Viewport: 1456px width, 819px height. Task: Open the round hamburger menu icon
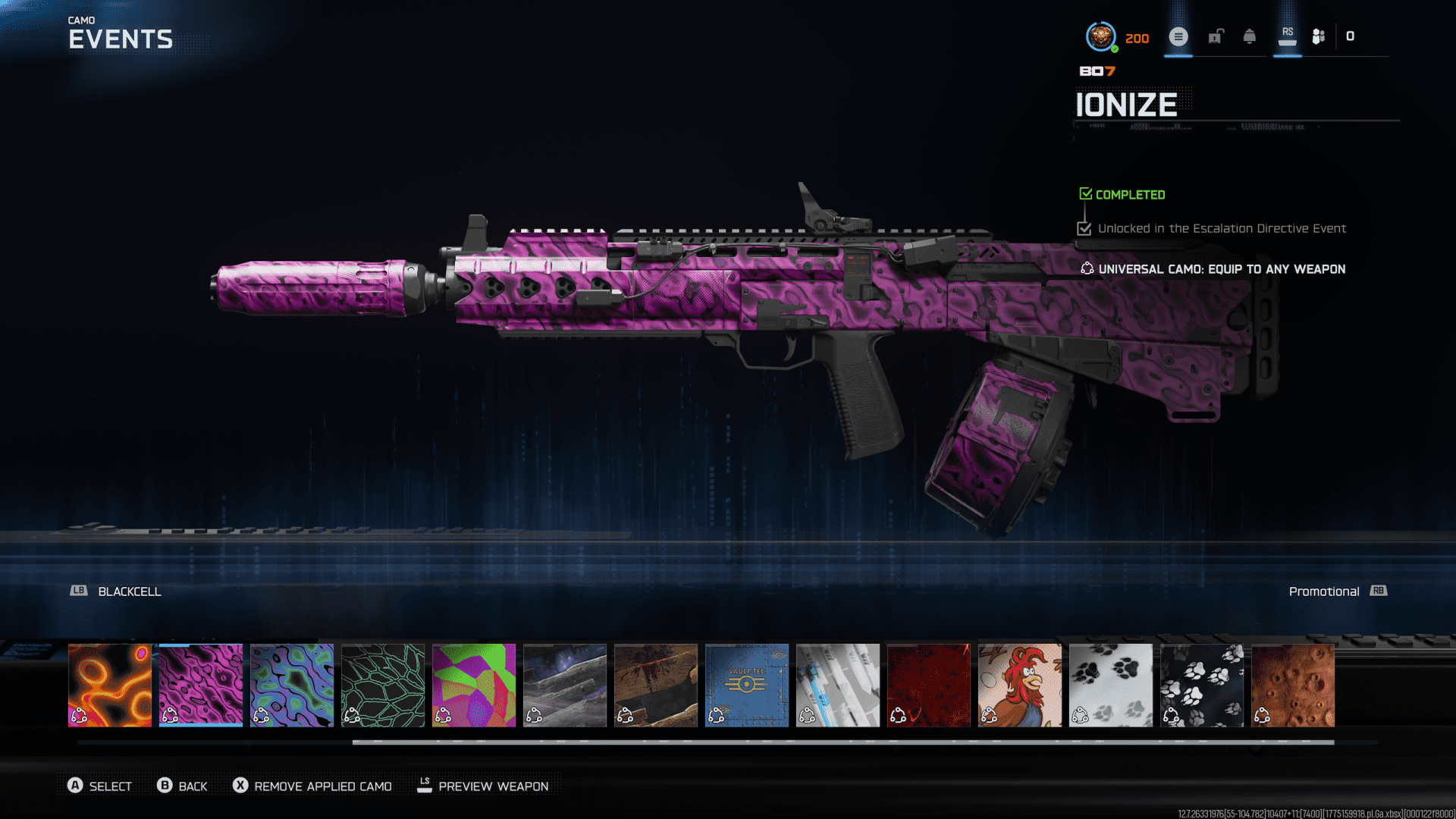click(x=1178, y=36)
